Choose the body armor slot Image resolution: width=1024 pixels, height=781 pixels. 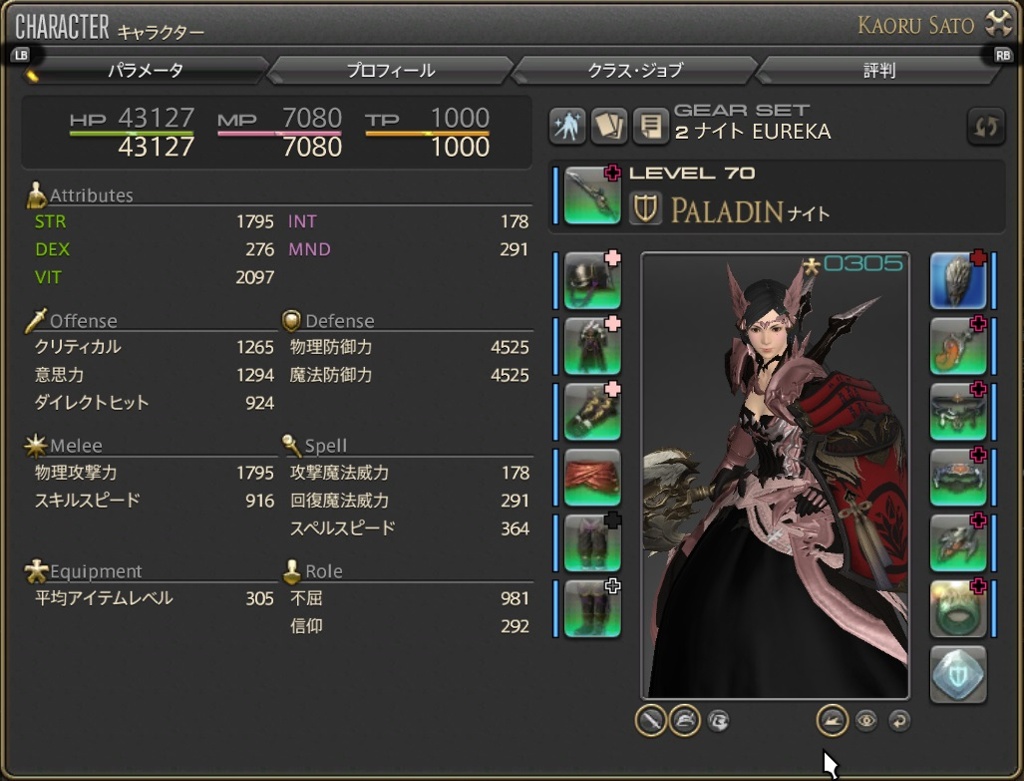coord(591,346)
